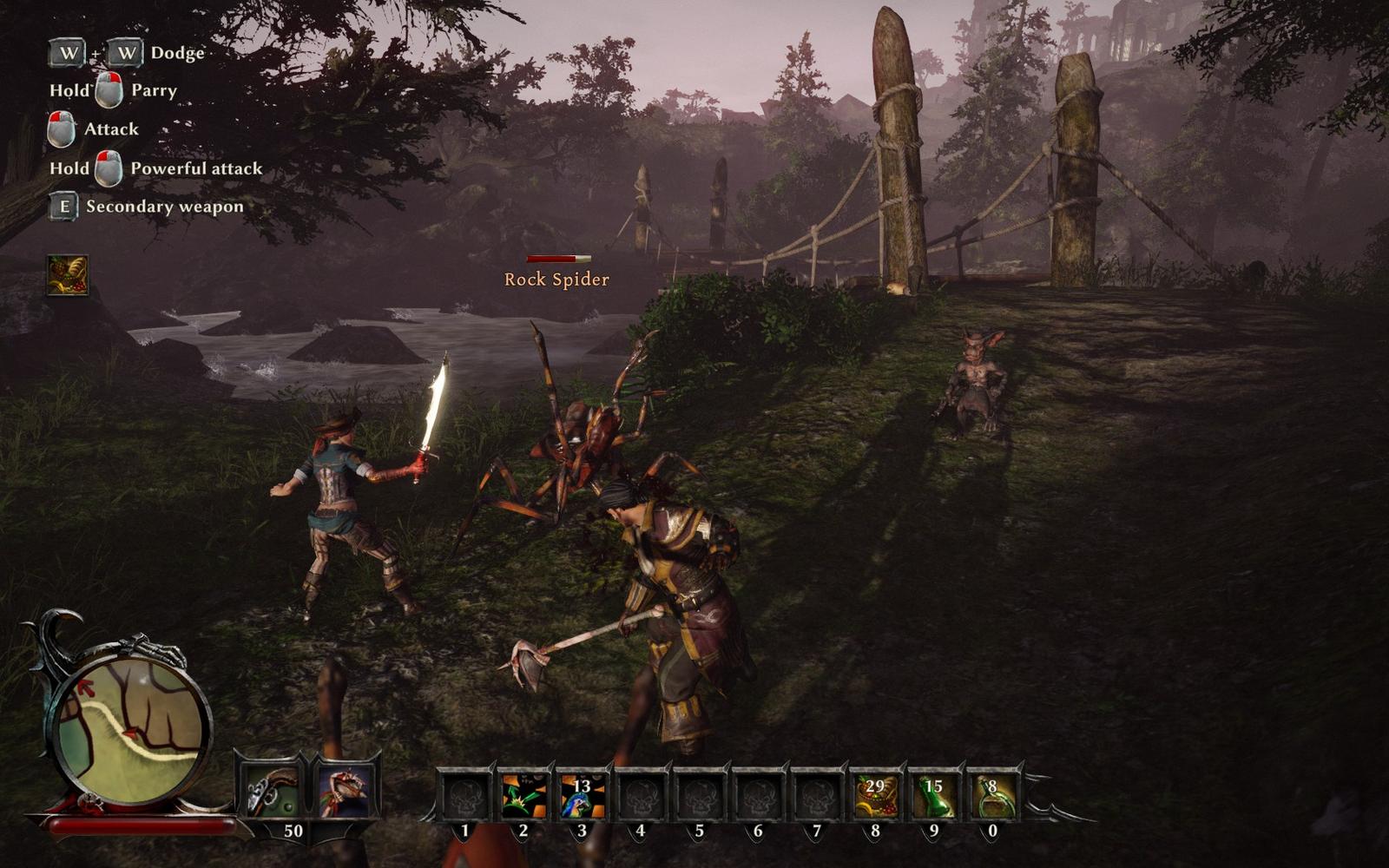This screenshot has width=1389, height=868.
Task: Drink the green bottle in slot 9
Action: [x=934, y=795]
